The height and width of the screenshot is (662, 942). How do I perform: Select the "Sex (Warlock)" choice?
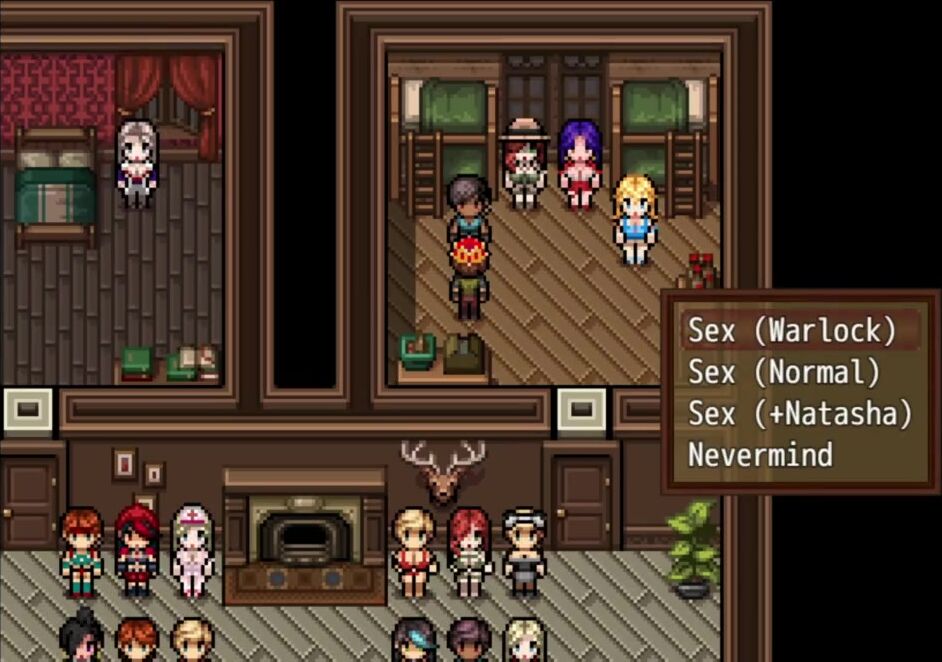coord(791,330)
